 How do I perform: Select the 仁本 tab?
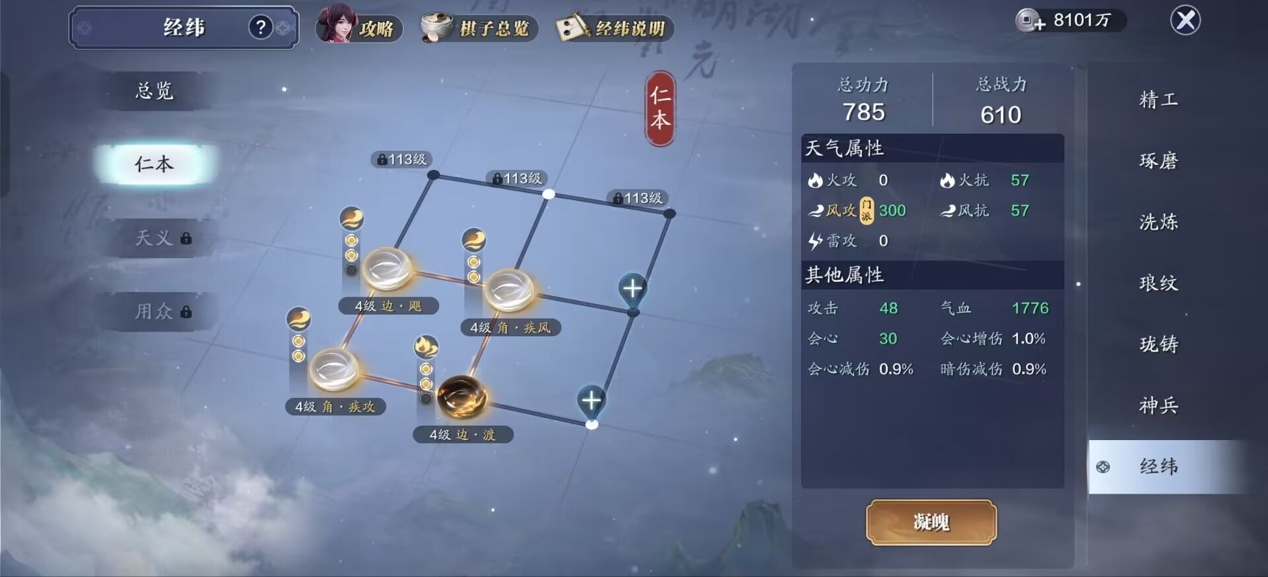tap(155, 164)
